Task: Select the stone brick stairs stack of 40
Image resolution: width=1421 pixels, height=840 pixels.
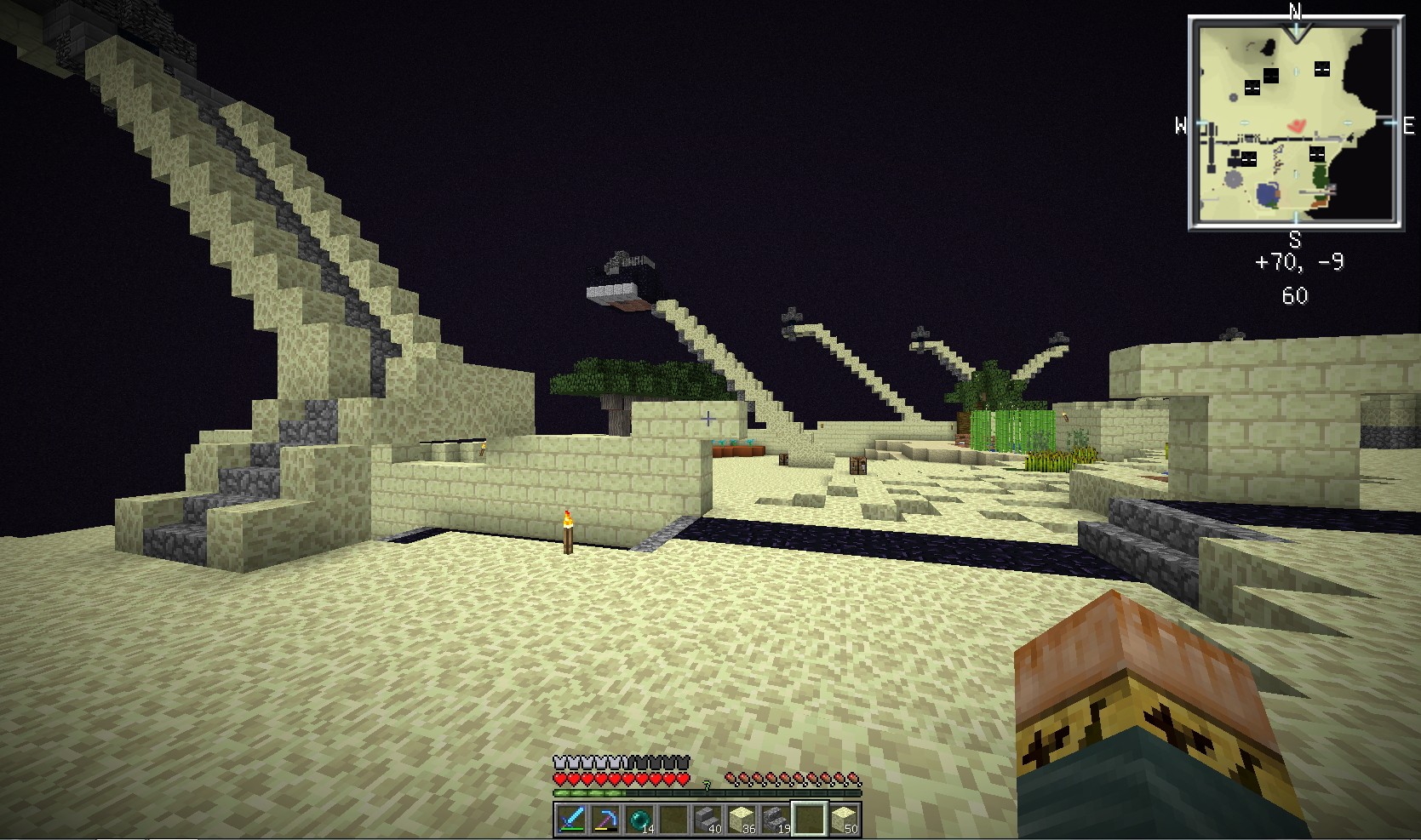Action: tap(707, 819)
